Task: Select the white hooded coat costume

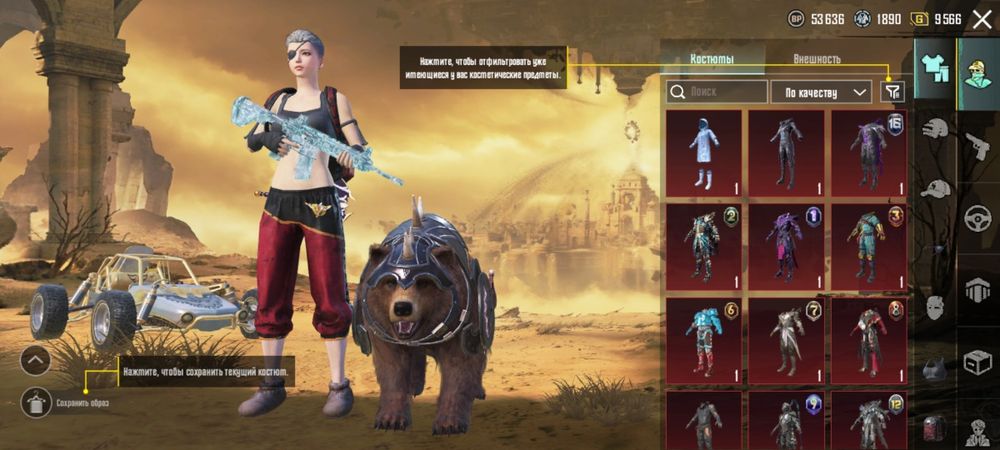Action: [x=704, y=152]
